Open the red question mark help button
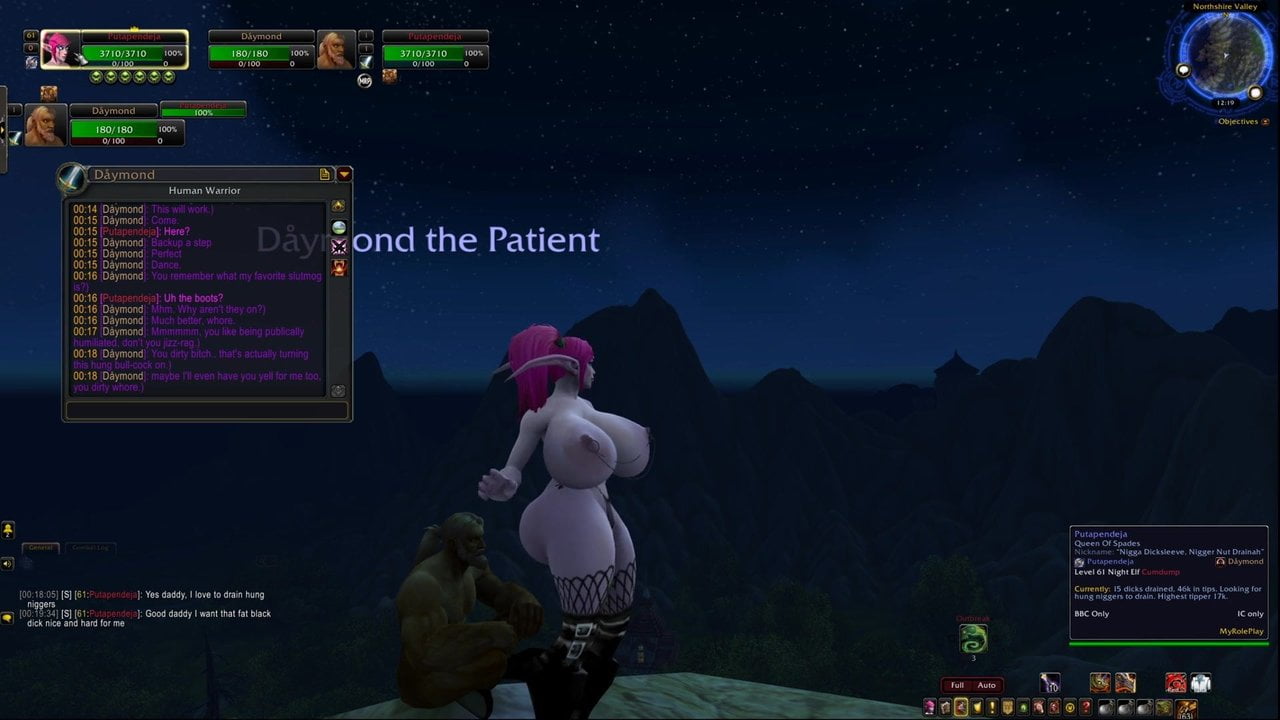The width and height of the screenshot is (1280, 720). [1085, 707]
